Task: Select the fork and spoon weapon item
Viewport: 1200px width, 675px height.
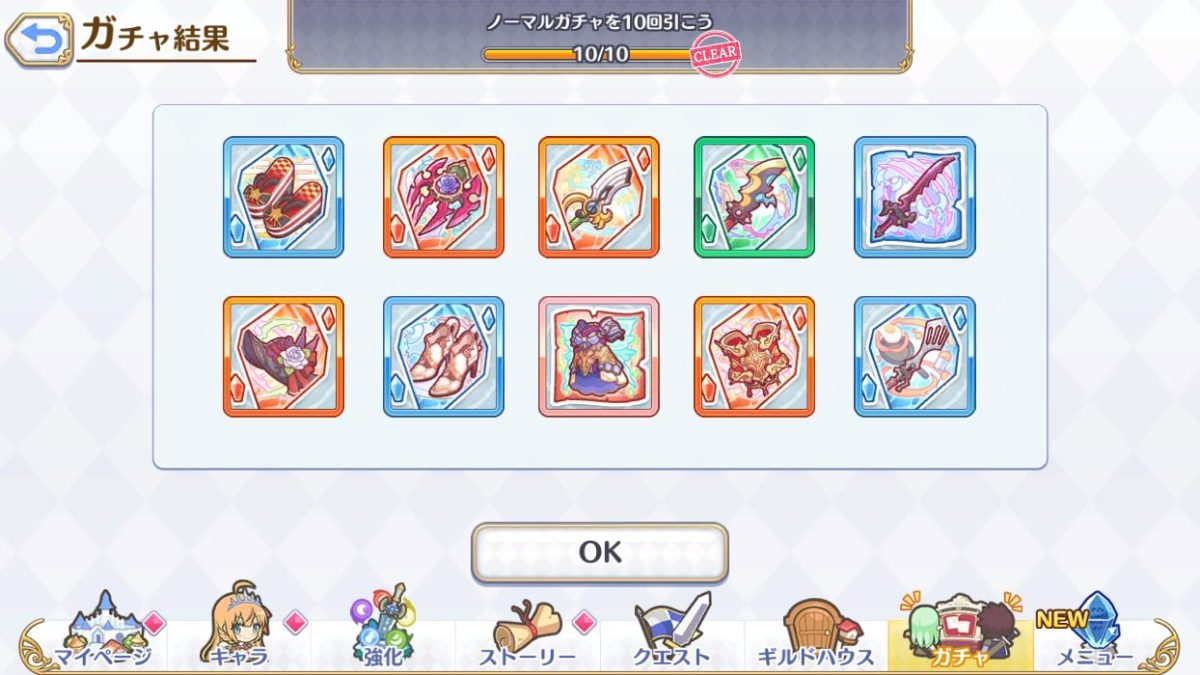Action: [914, 356]
